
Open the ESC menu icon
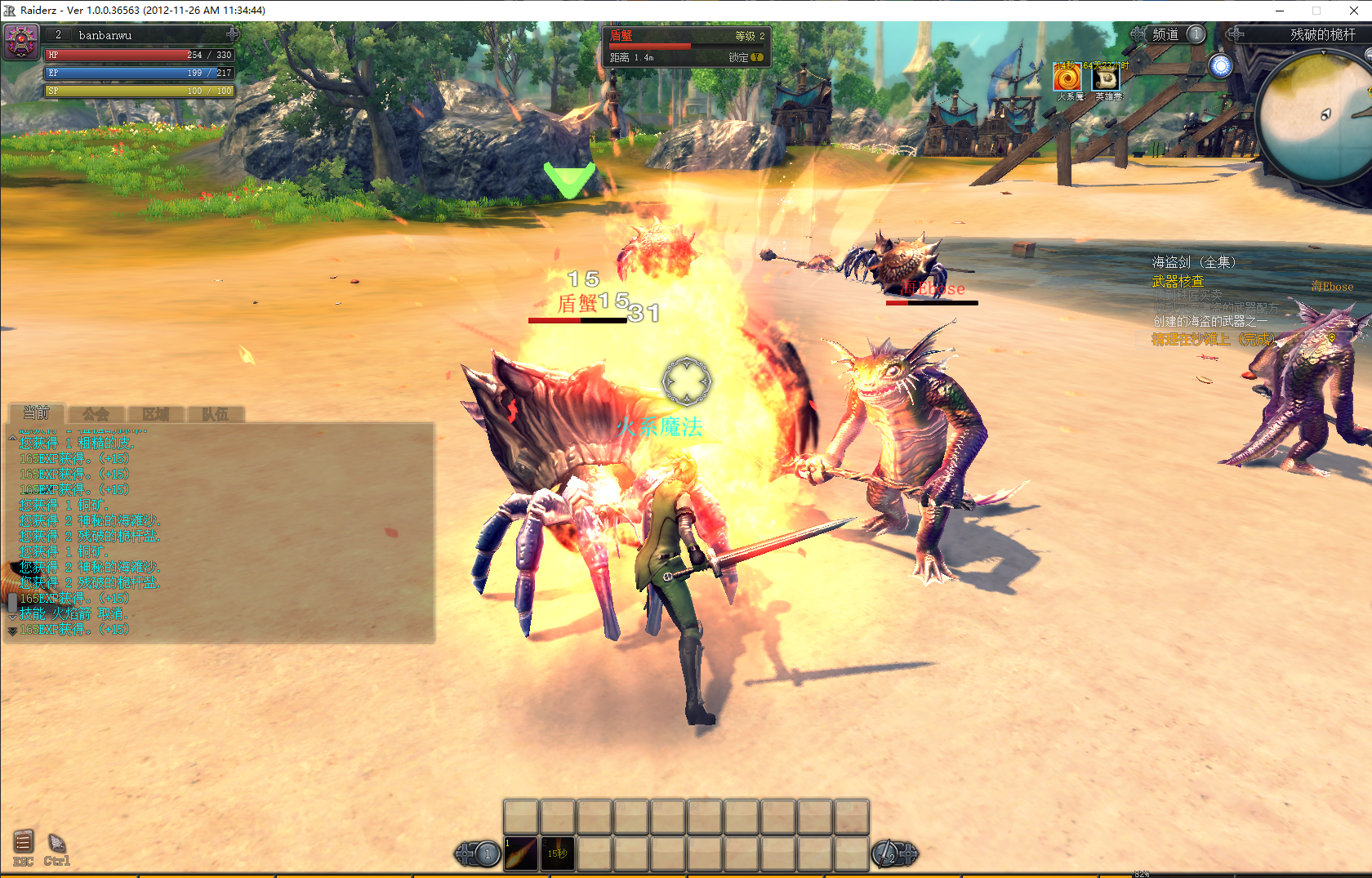coord(23,842)
